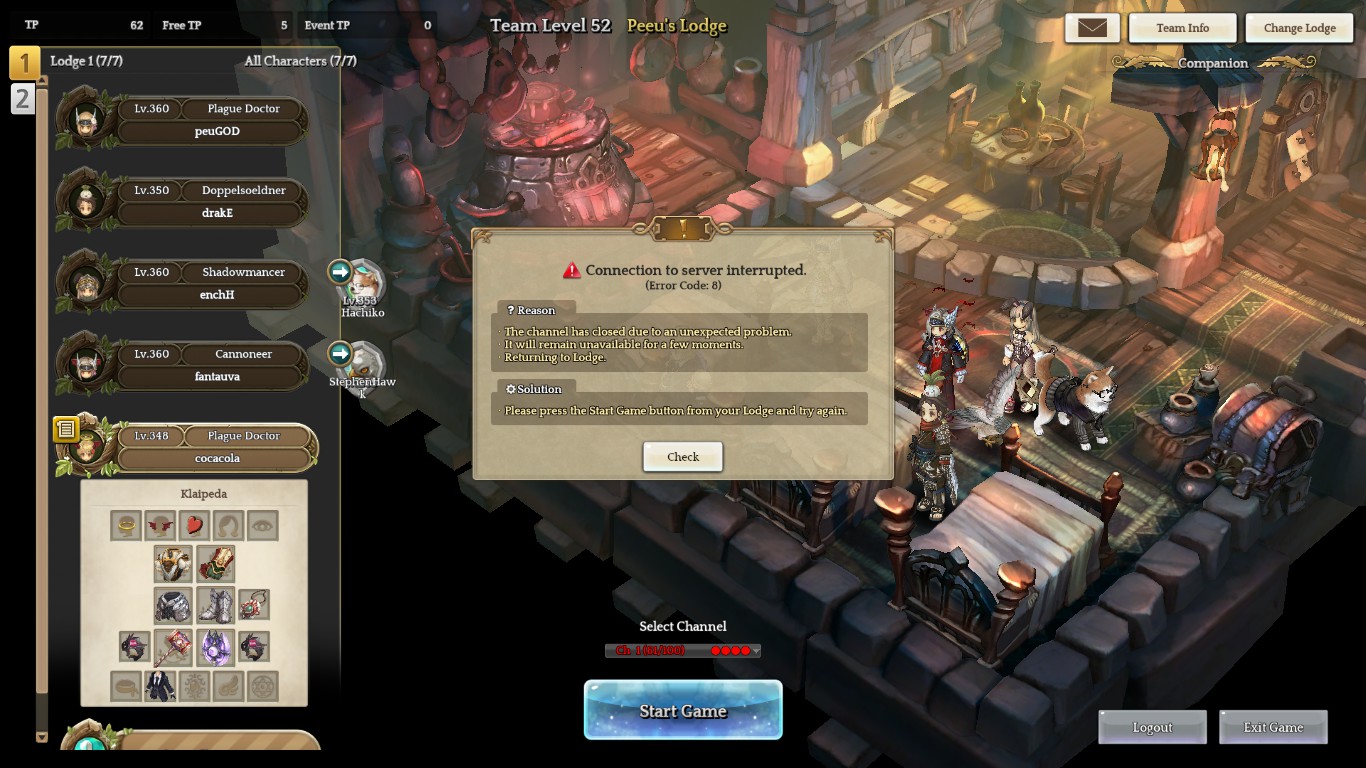The width and height of the screenshot is (1366, 768).
Task: Choose the enchH Shadowmancer character
Action: 210,284
